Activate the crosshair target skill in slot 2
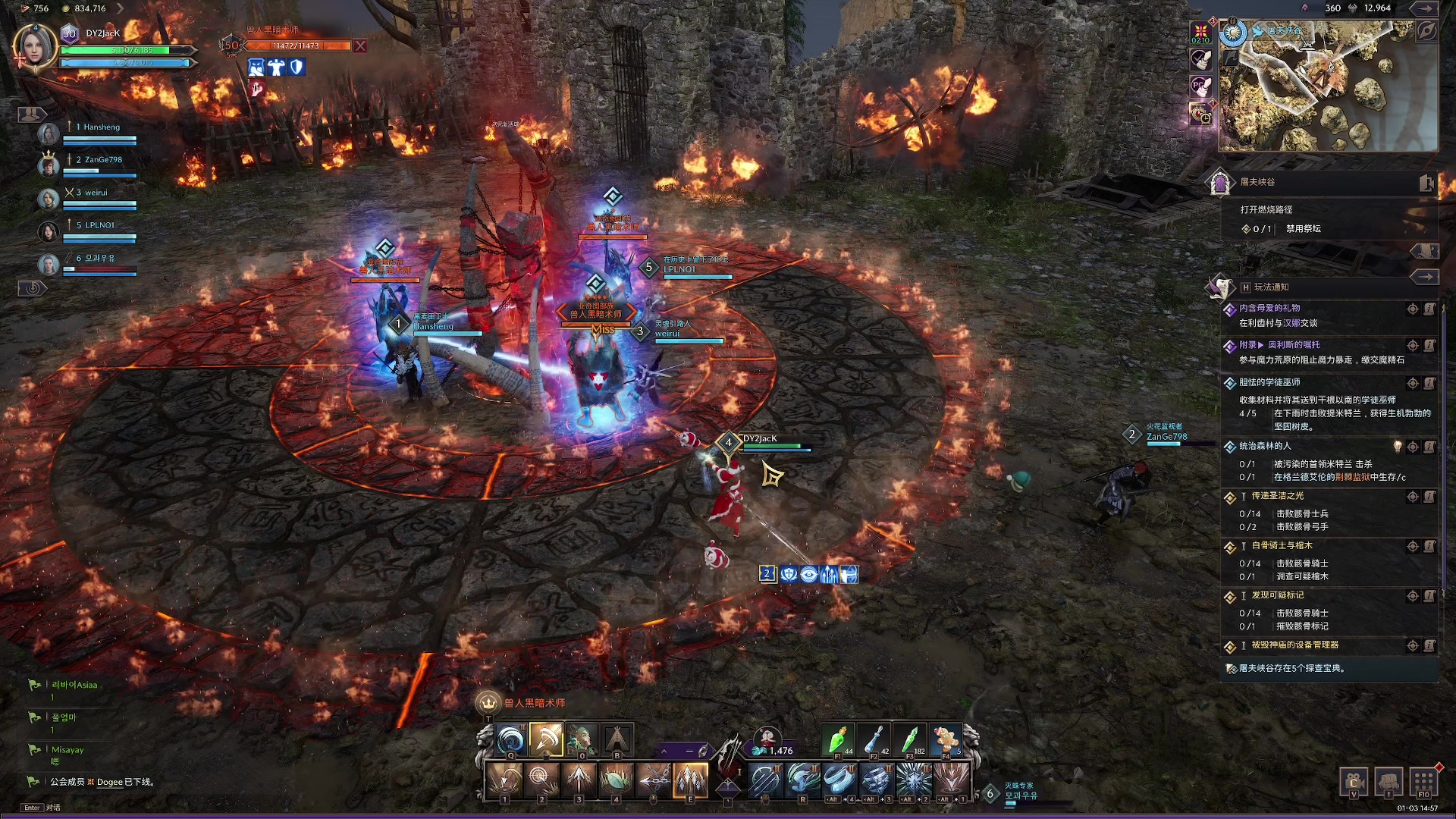Screen dimensions: 1456x819 [x=541, y=779]
